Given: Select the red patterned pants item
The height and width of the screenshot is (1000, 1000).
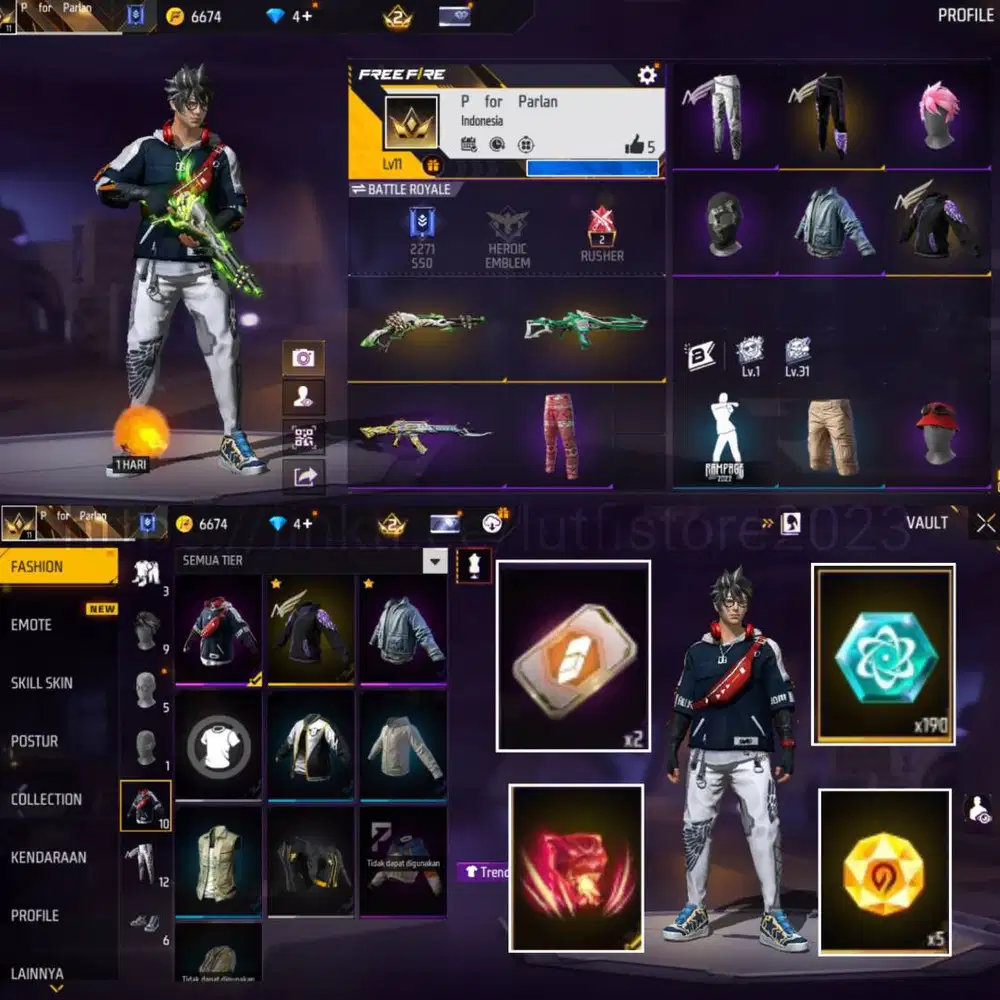Looking at the screenshot, I should click(560, 435).
